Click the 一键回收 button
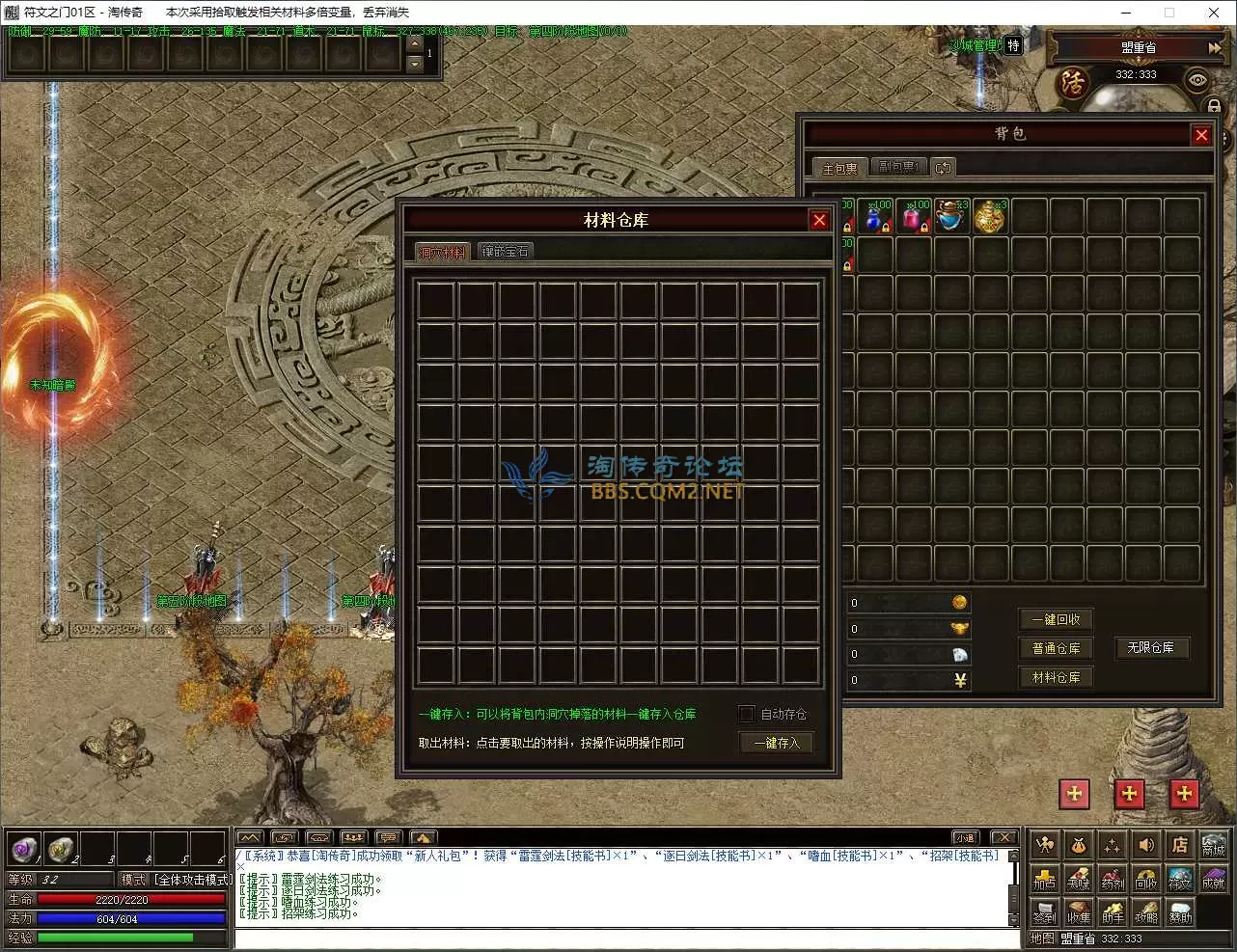The image size is (1237, 952). click(1056, 619)
